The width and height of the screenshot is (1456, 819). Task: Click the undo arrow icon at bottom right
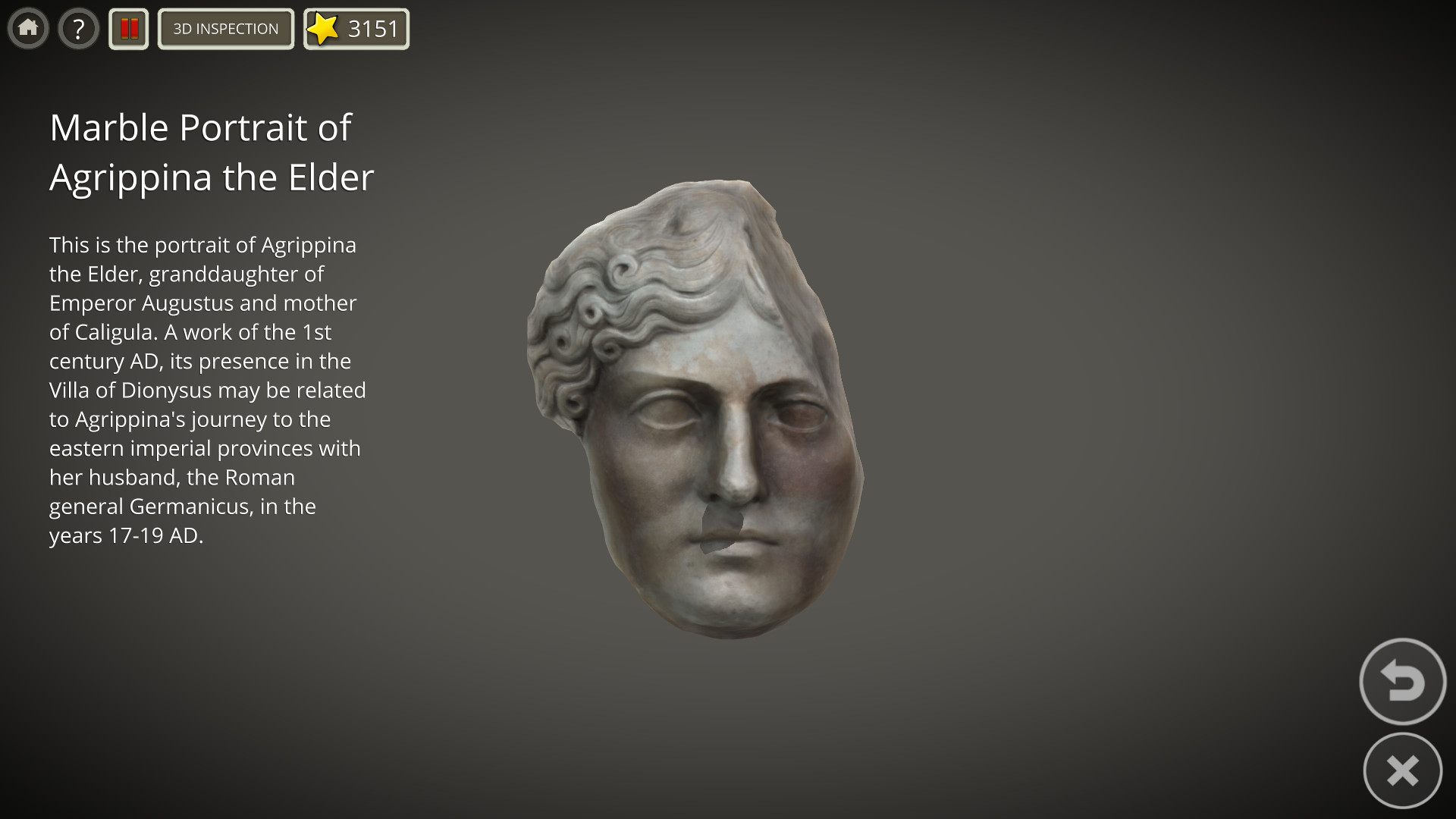pyautogui.click(x=1402, y=681)
